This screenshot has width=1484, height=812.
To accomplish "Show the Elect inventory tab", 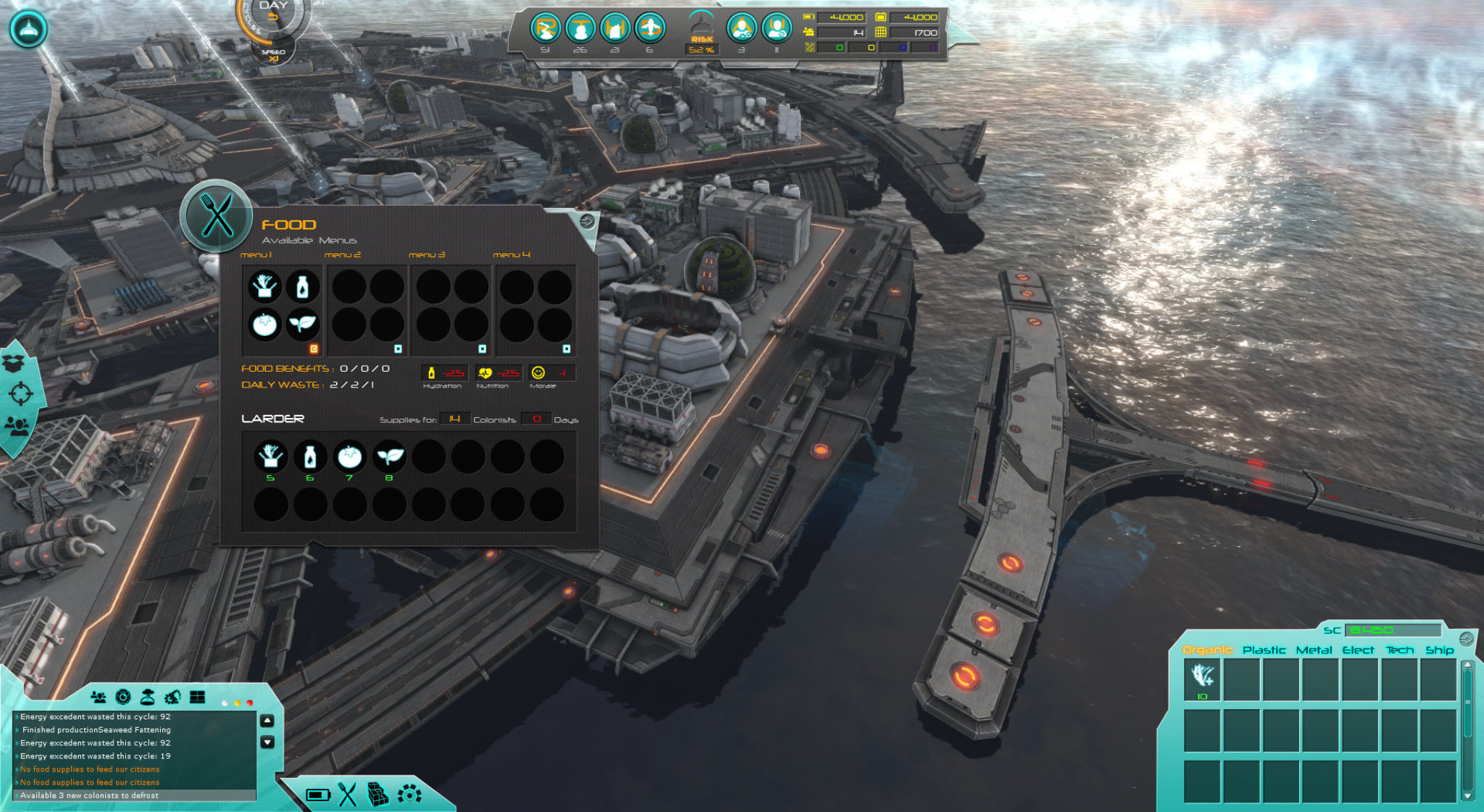I will (x=1358, y=650).
